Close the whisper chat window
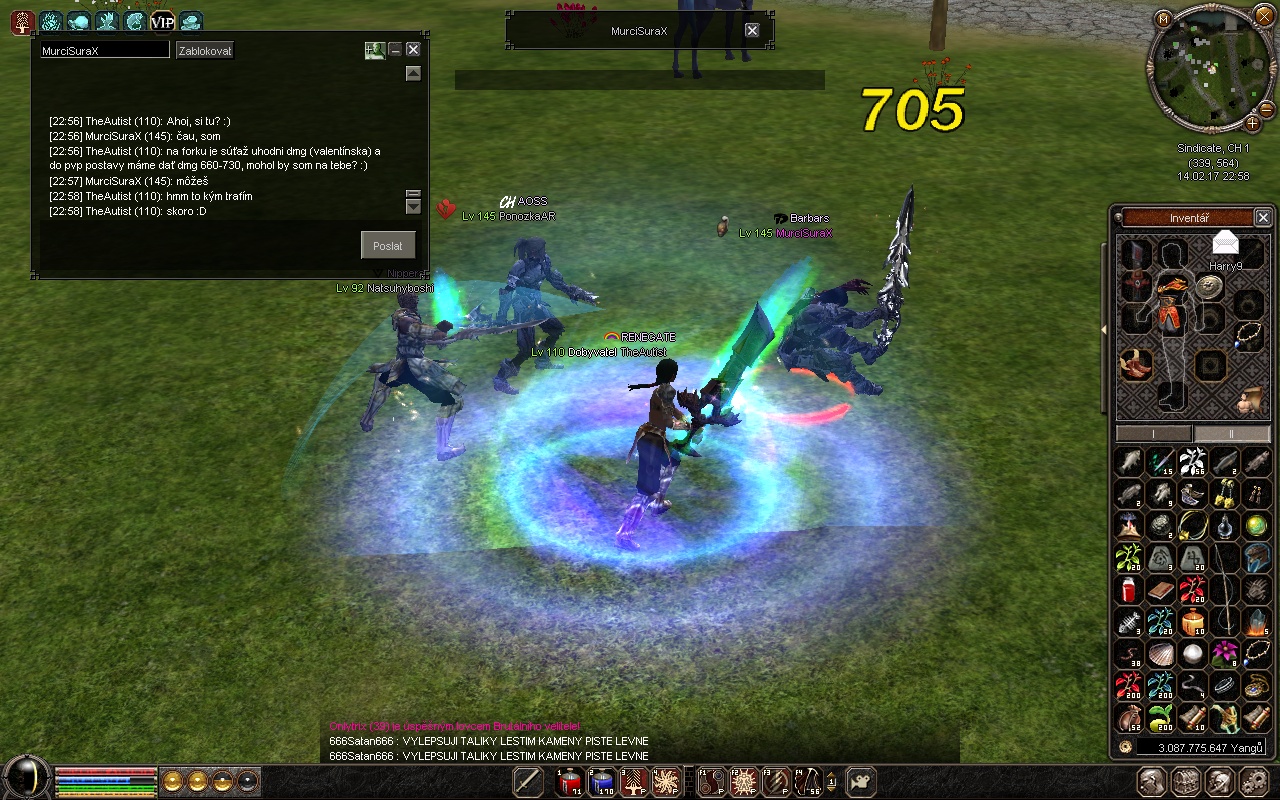The image size is (1280, 800). [413, 49]
